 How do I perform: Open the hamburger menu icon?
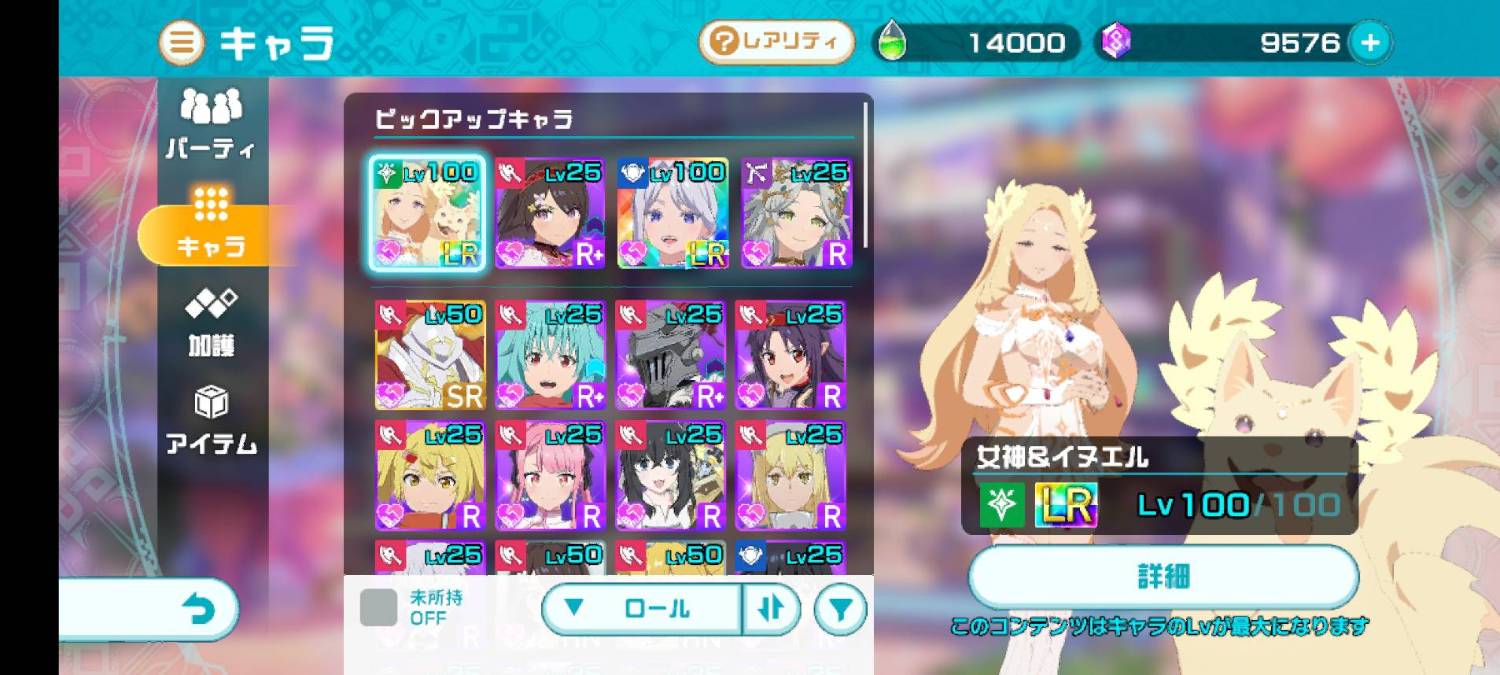coord(182,43)
